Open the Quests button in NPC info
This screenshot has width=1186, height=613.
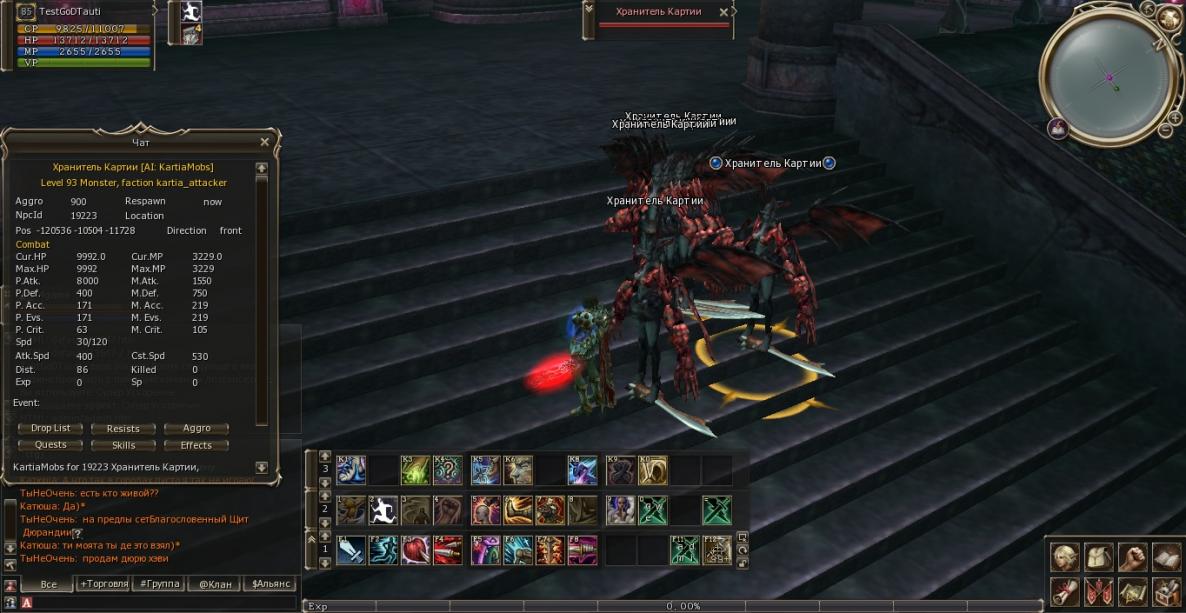click(51, 445)
